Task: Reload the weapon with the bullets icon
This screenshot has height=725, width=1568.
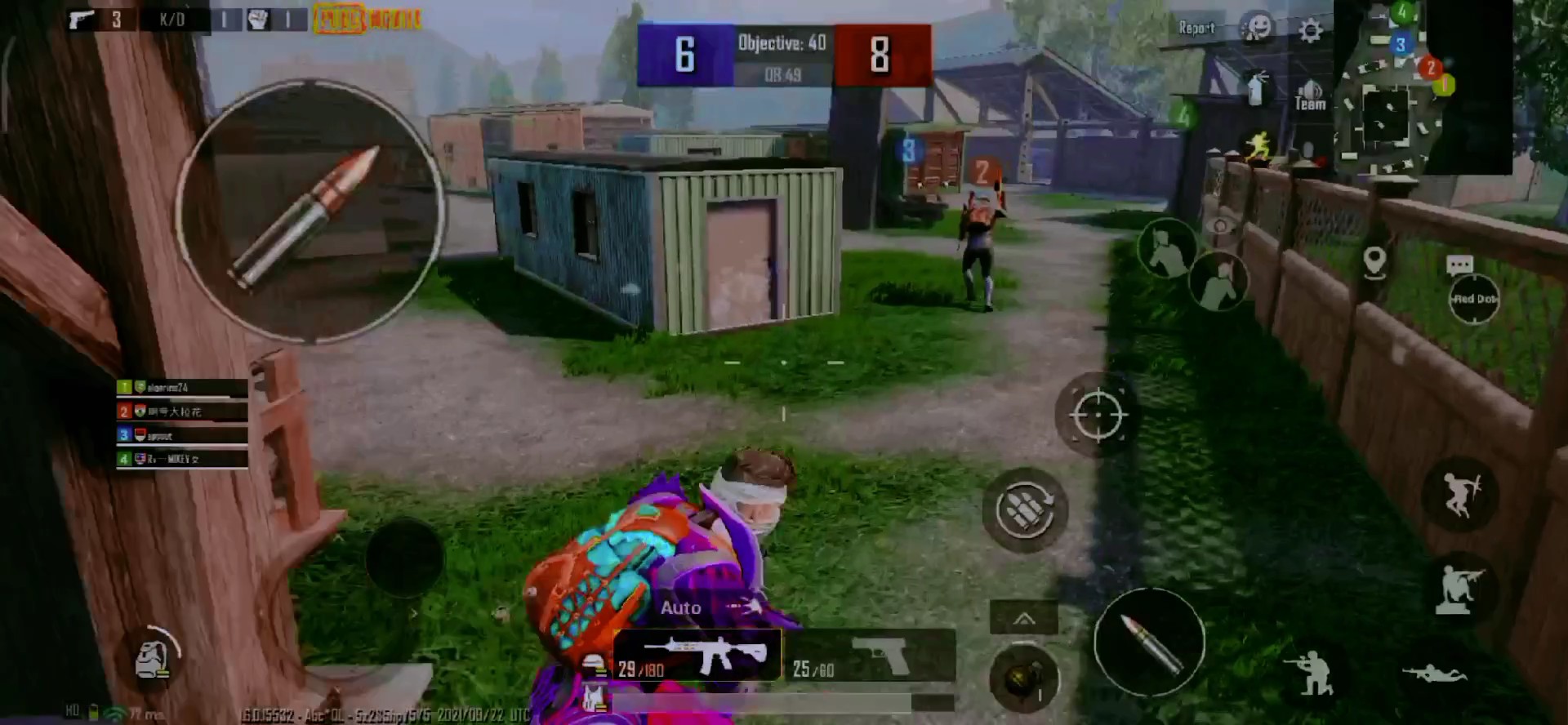Action: (1025, 510)
